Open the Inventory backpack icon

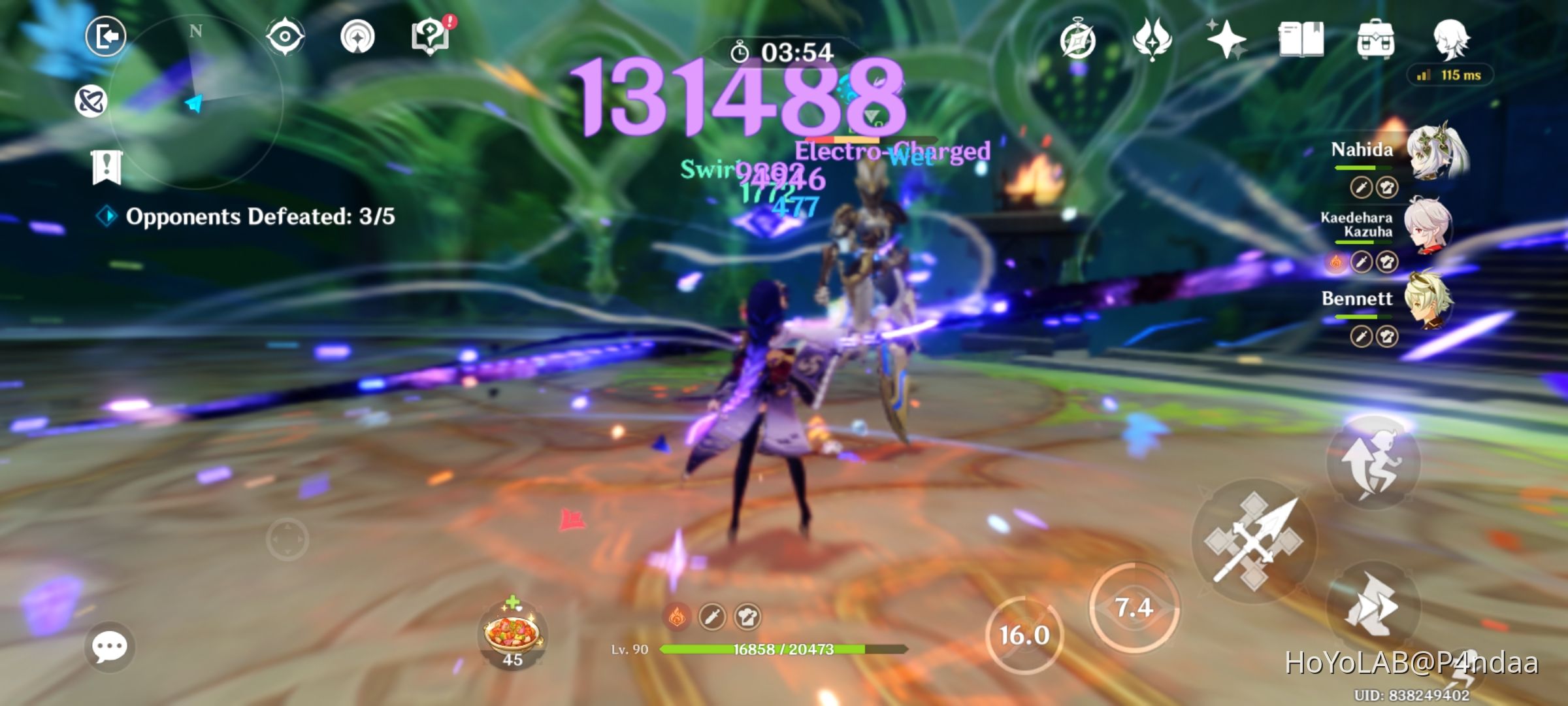pos(1375,39)
